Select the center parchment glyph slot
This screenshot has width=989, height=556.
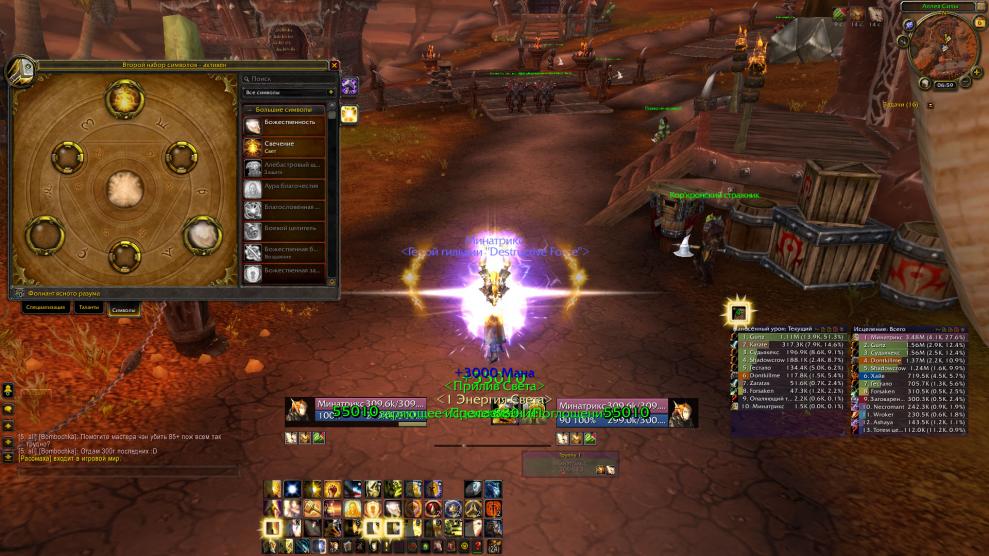[124, 187]
